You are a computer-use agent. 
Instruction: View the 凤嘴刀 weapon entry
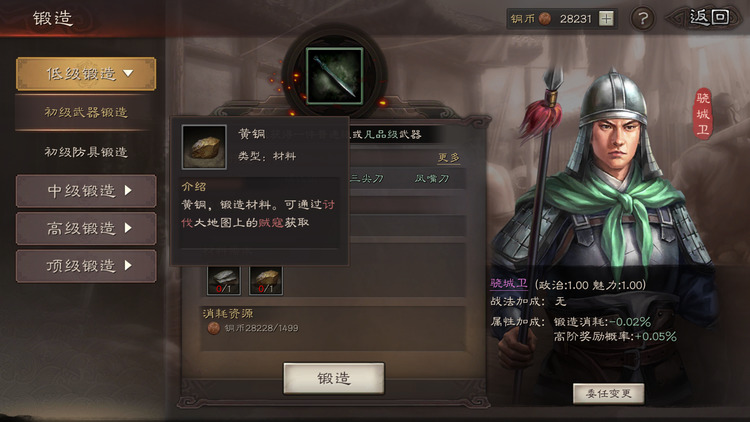pyautogui.click(x=433, y=179)
